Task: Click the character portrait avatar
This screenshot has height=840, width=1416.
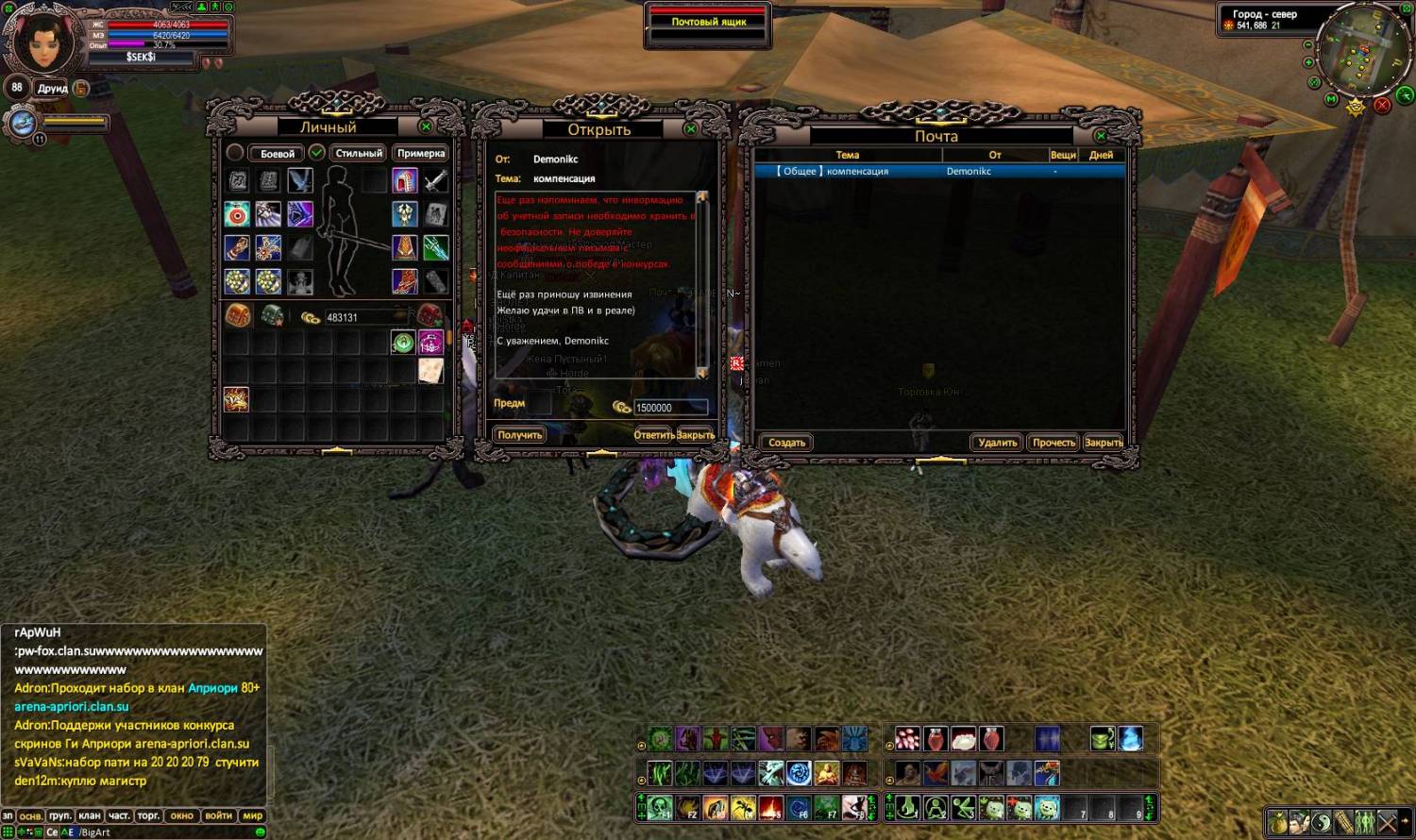Action: [x=42, y=41]
